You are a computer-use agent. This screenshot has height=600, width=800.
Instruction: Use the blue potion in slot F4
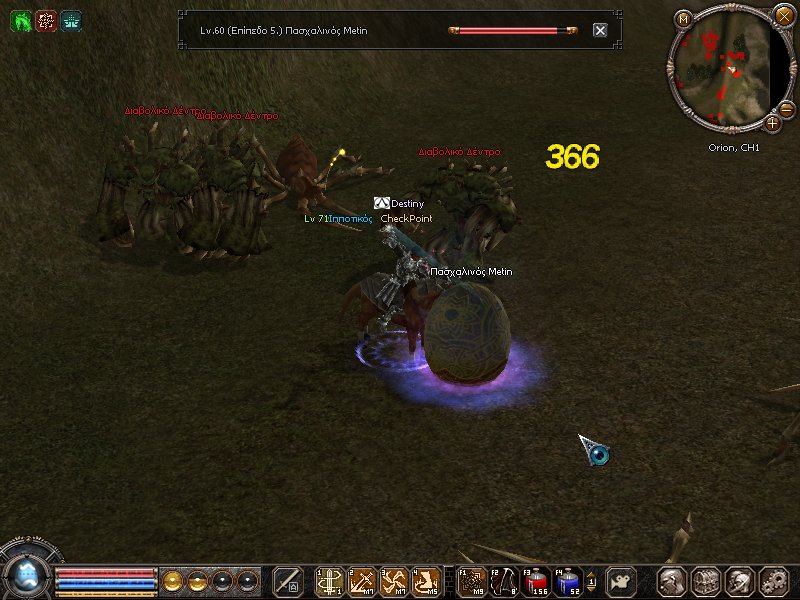point(569,581)
